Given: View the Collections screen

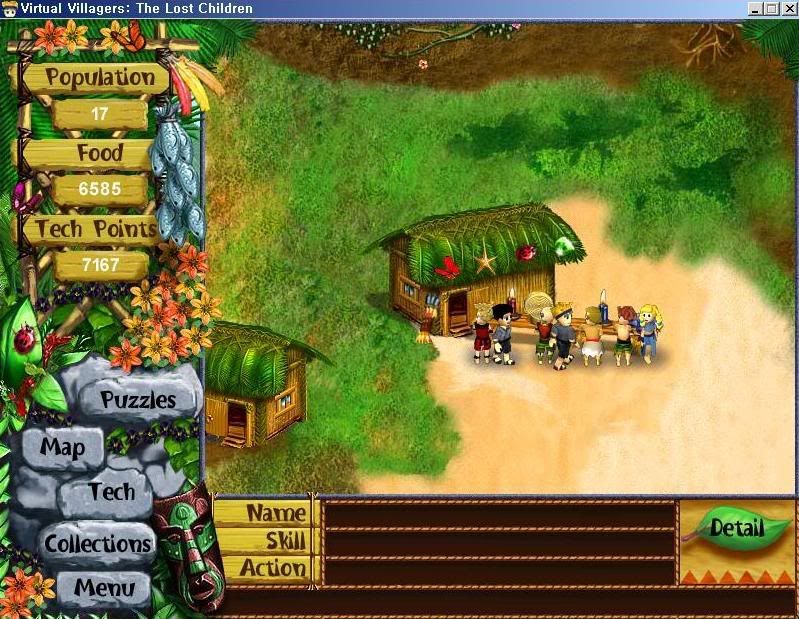Looking at the screenshot, I should (x=98, y=544).
